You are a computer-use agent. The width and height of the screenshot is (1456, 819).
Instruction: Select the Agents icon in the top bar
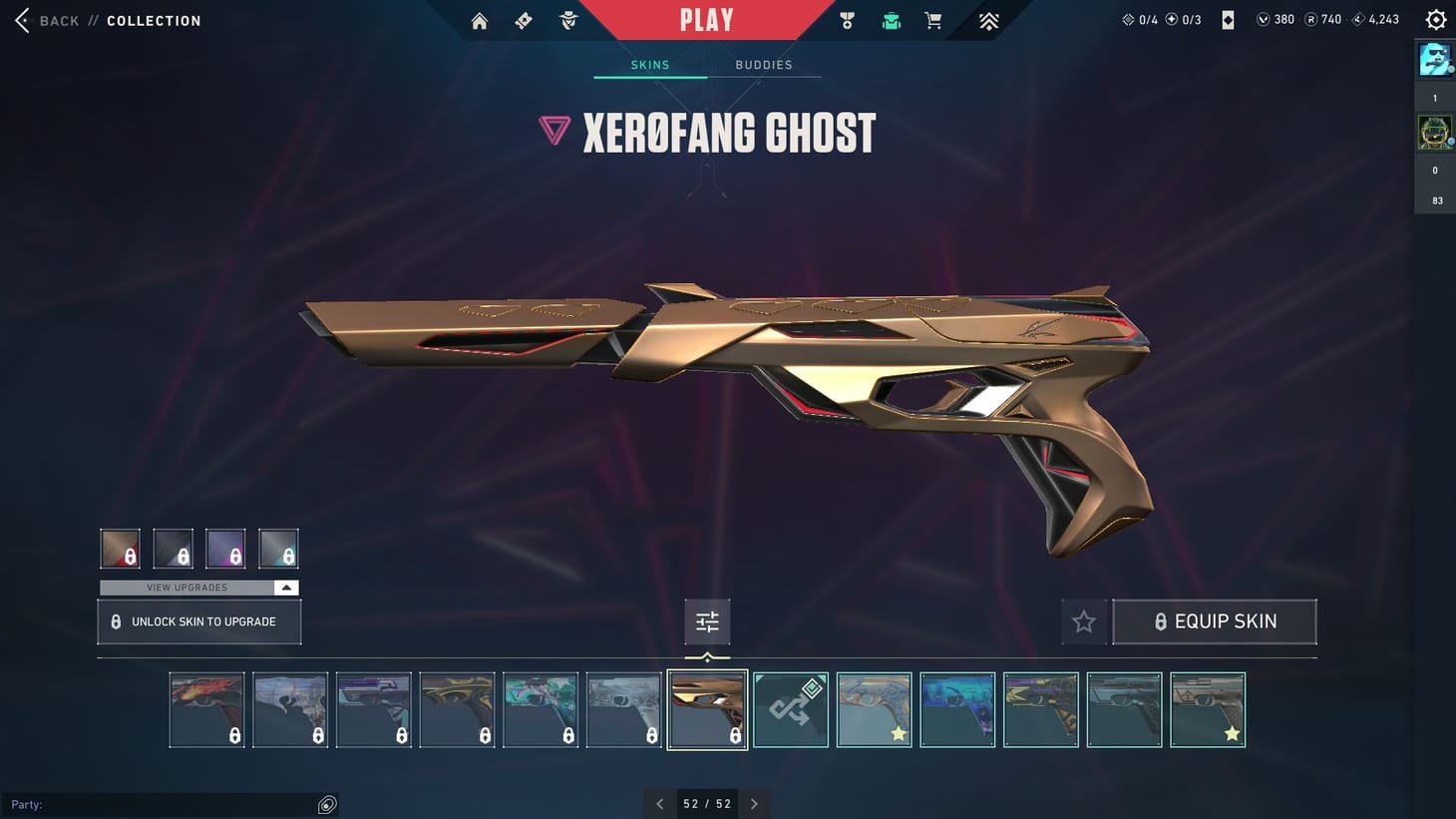pos(566,20)
